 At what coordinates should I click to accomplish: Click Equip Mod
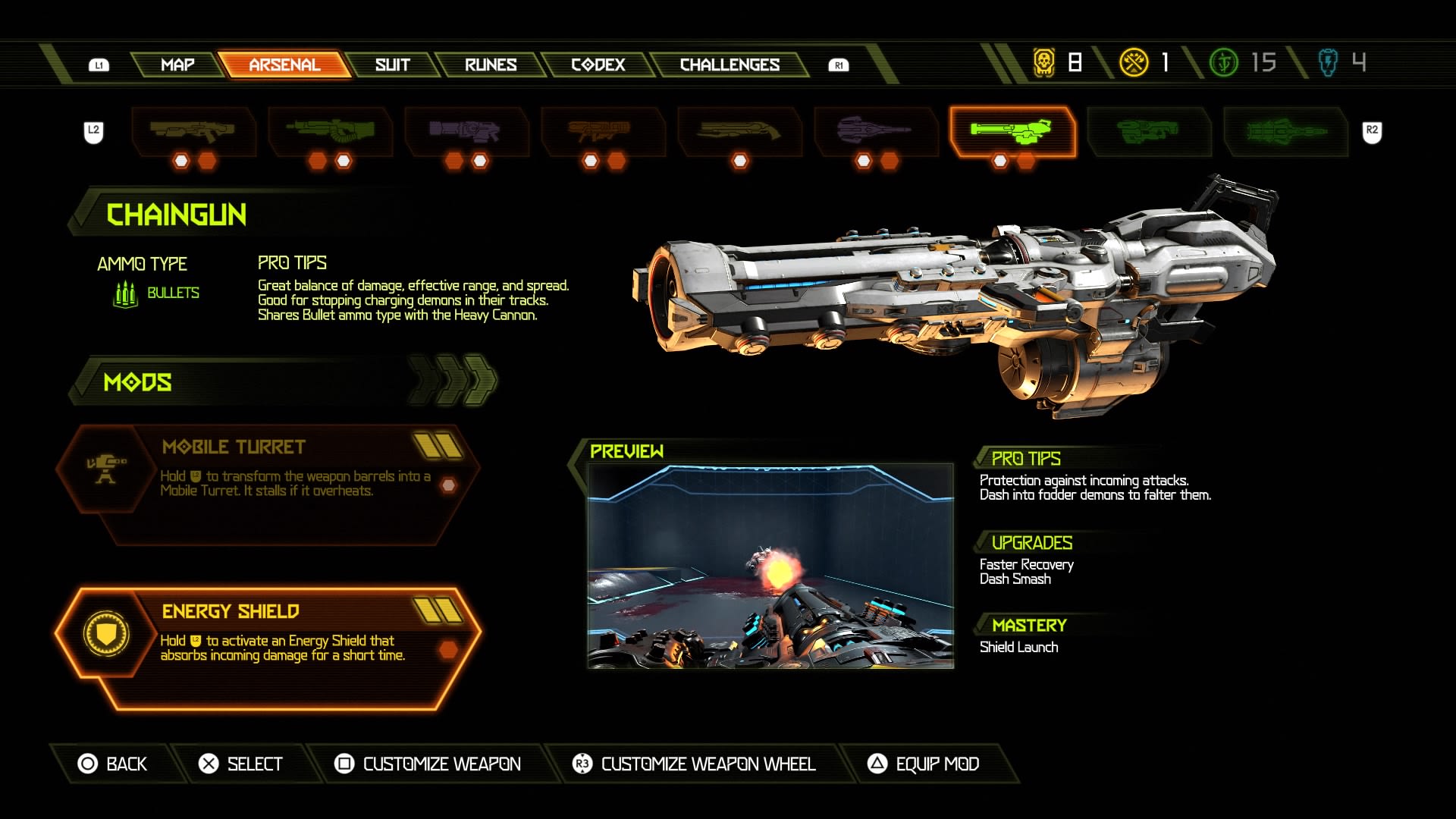click(924, 764)
